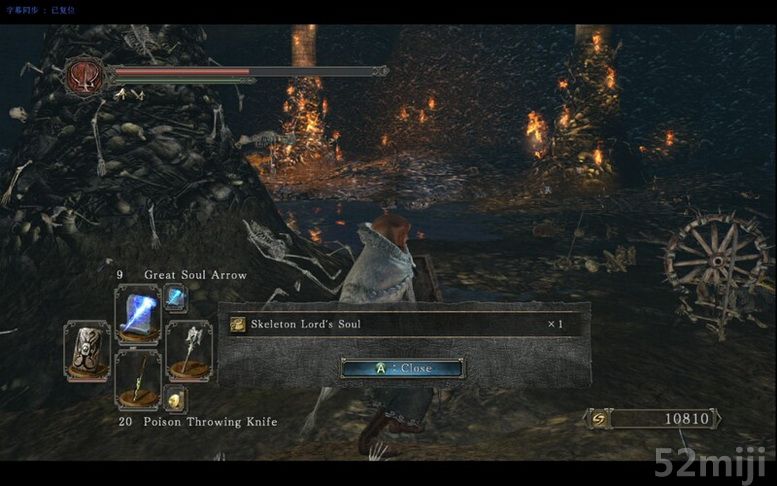
Task: Pick the small next-spell scroll icon
Action: pos(175,296)
